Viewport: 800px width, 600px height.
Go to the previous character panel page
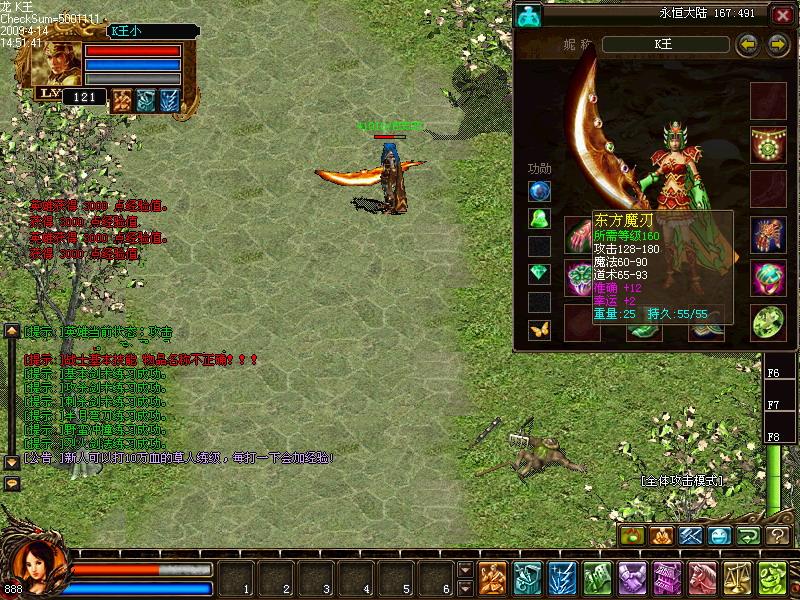747,44
